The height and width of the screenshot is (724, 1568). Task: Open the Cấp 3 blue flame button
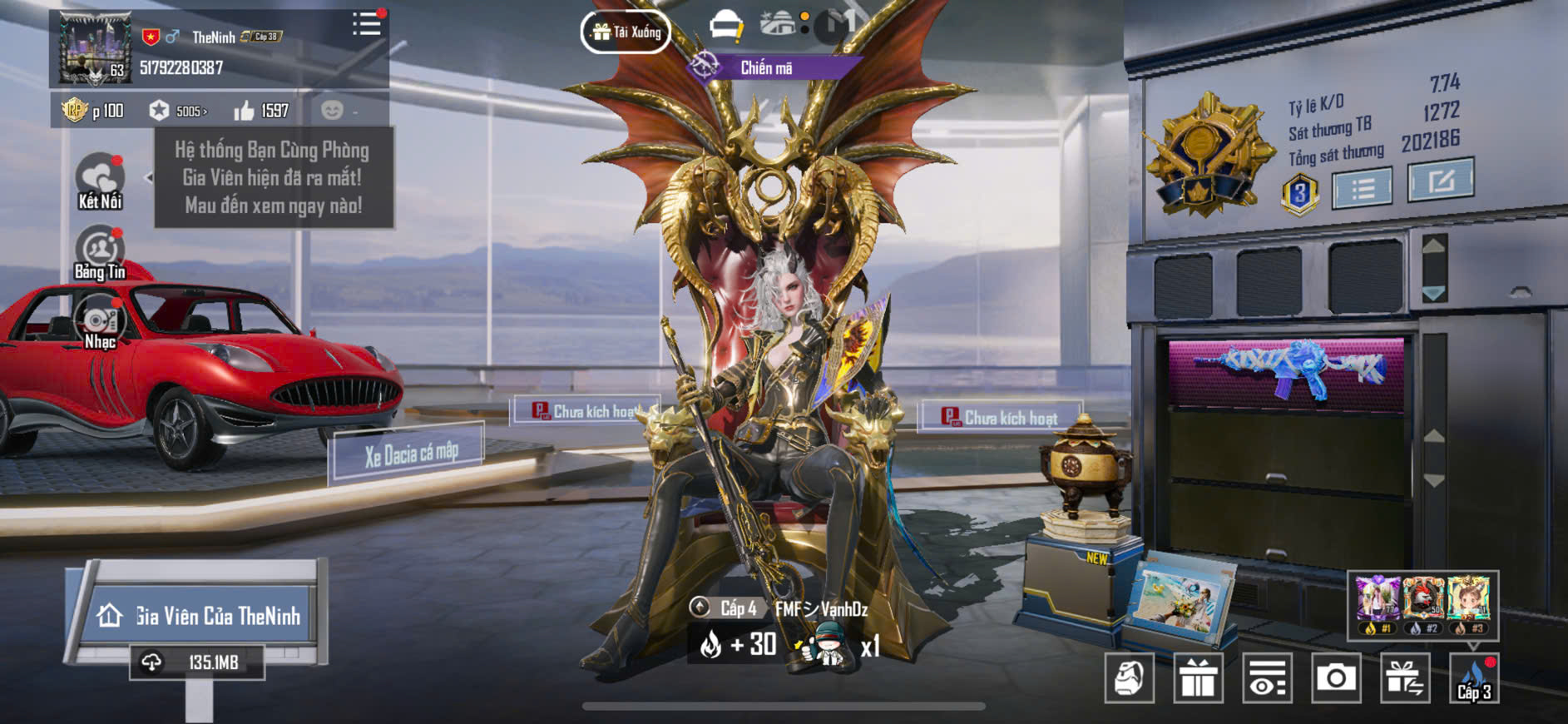(x=1474, y=678)
